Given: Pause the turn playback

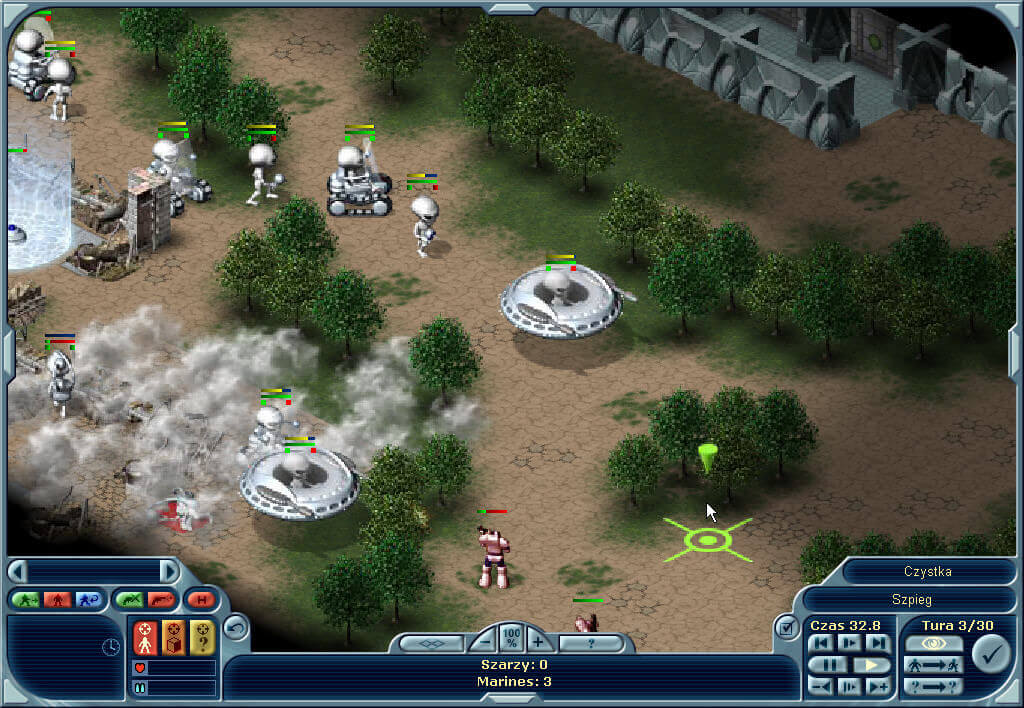Looking at the screenshot, I should (828, 664).
